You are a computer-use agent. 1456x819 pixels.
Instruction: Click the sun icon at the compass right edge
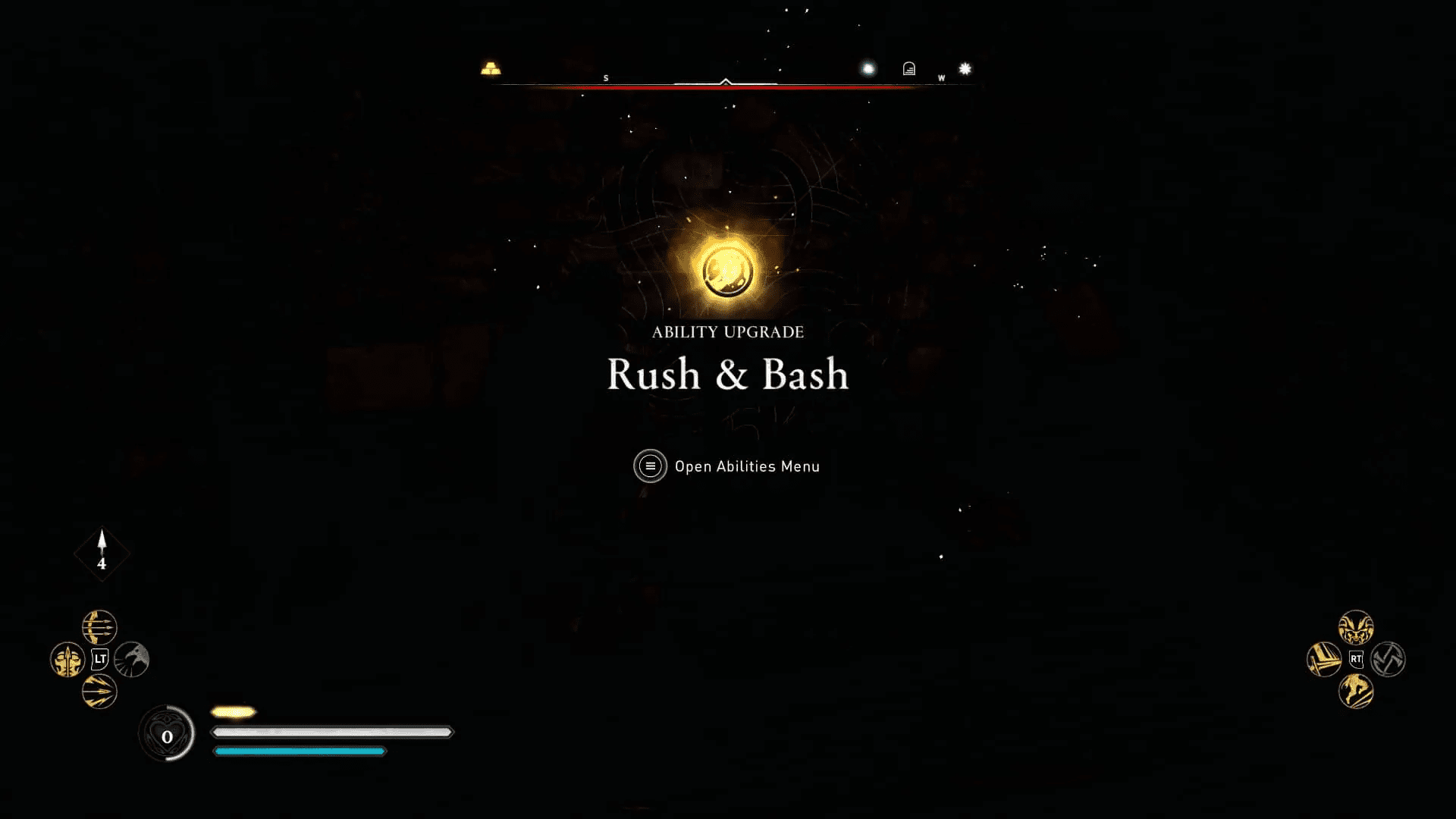click(963, 68)
